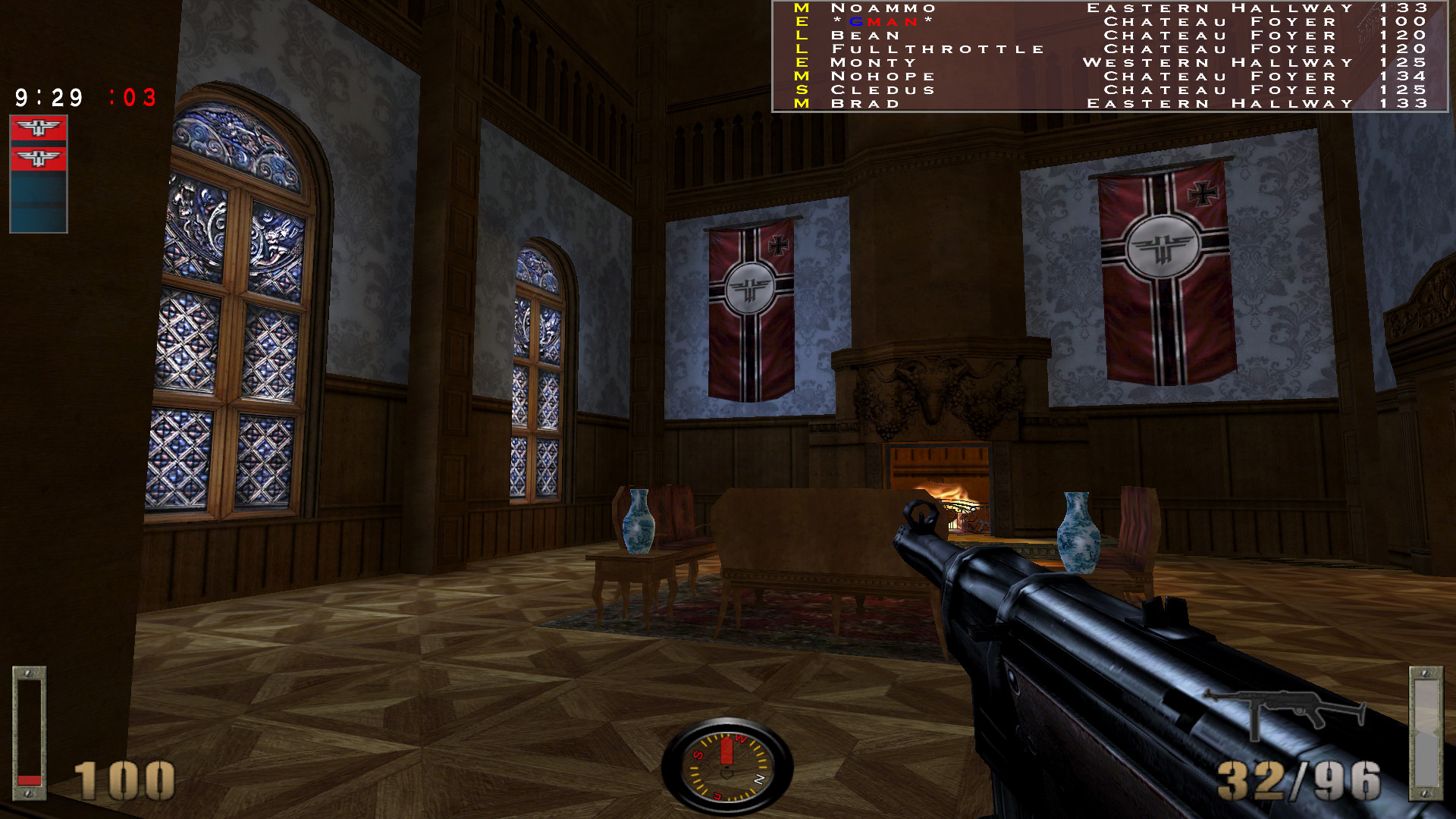Choose the Cledus player row
1456x819 pixels.
(883, 90)
